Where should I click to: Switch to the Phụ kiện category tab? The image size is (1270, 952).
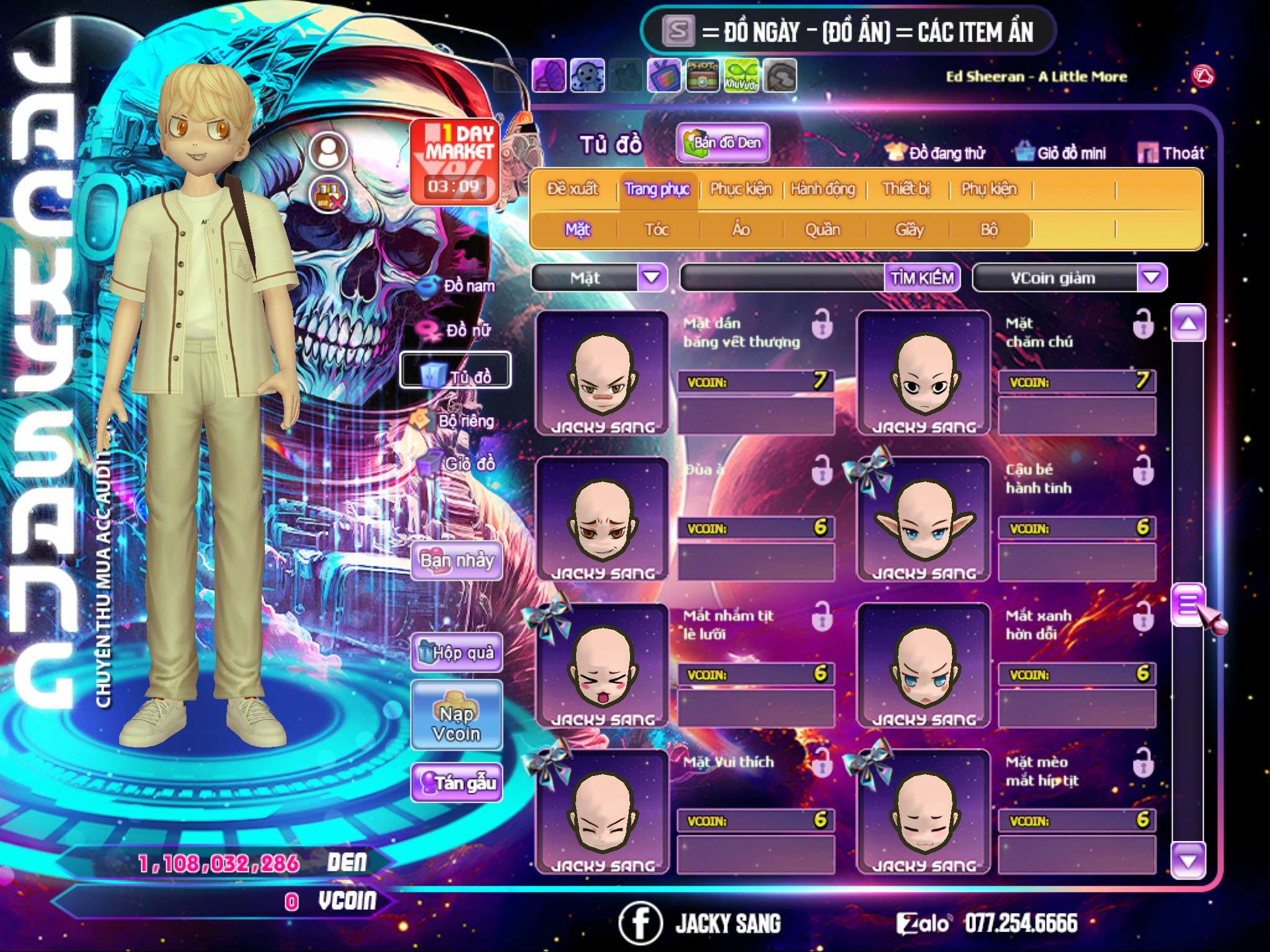(988, 189)
